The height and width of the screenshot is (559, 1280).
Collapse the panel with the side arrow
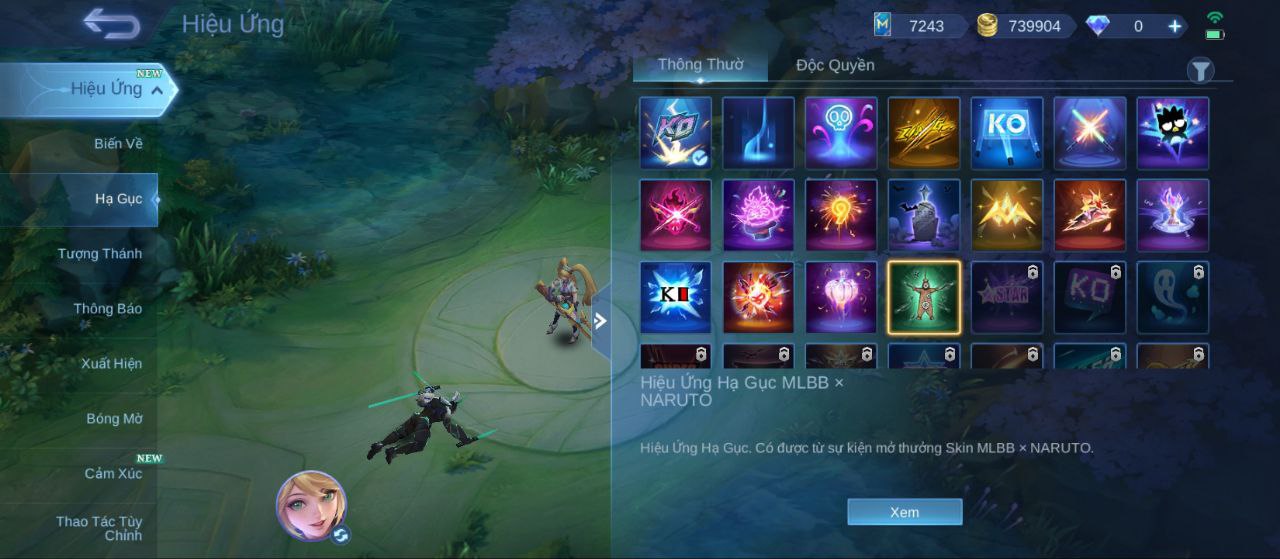coord(600,321)
